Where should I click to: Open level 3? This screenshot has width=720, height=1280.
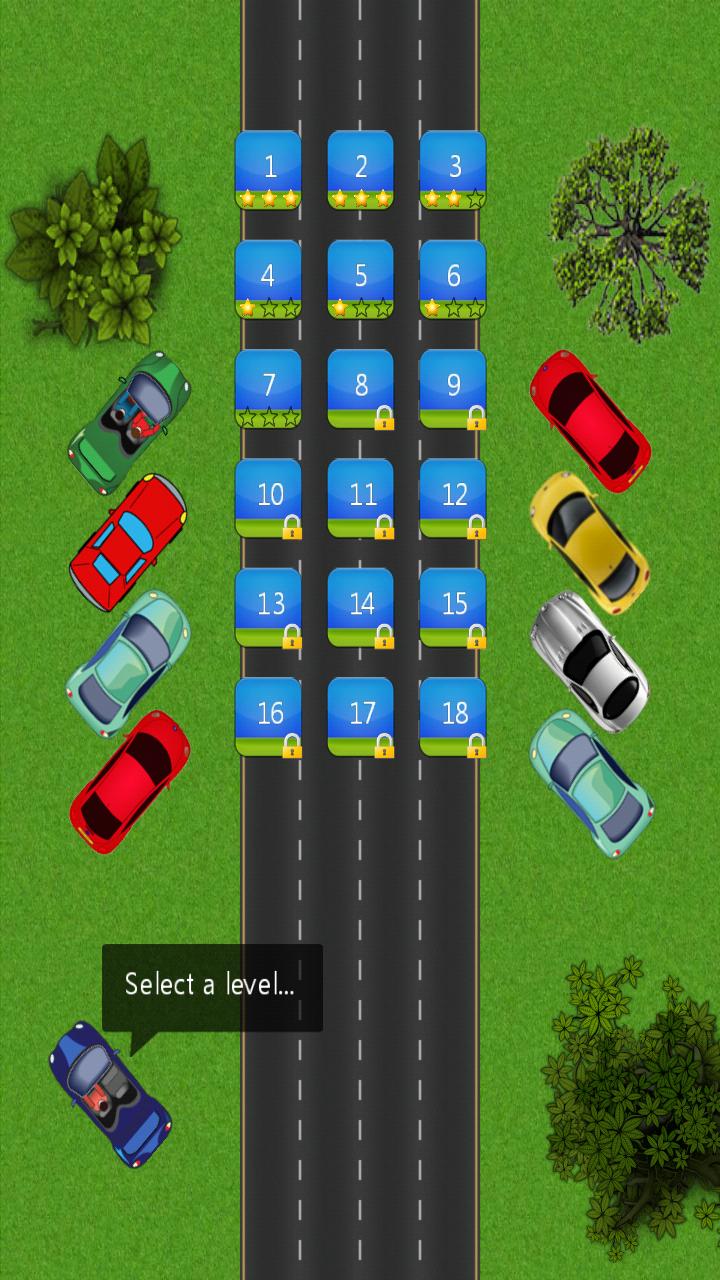[453, 170]
